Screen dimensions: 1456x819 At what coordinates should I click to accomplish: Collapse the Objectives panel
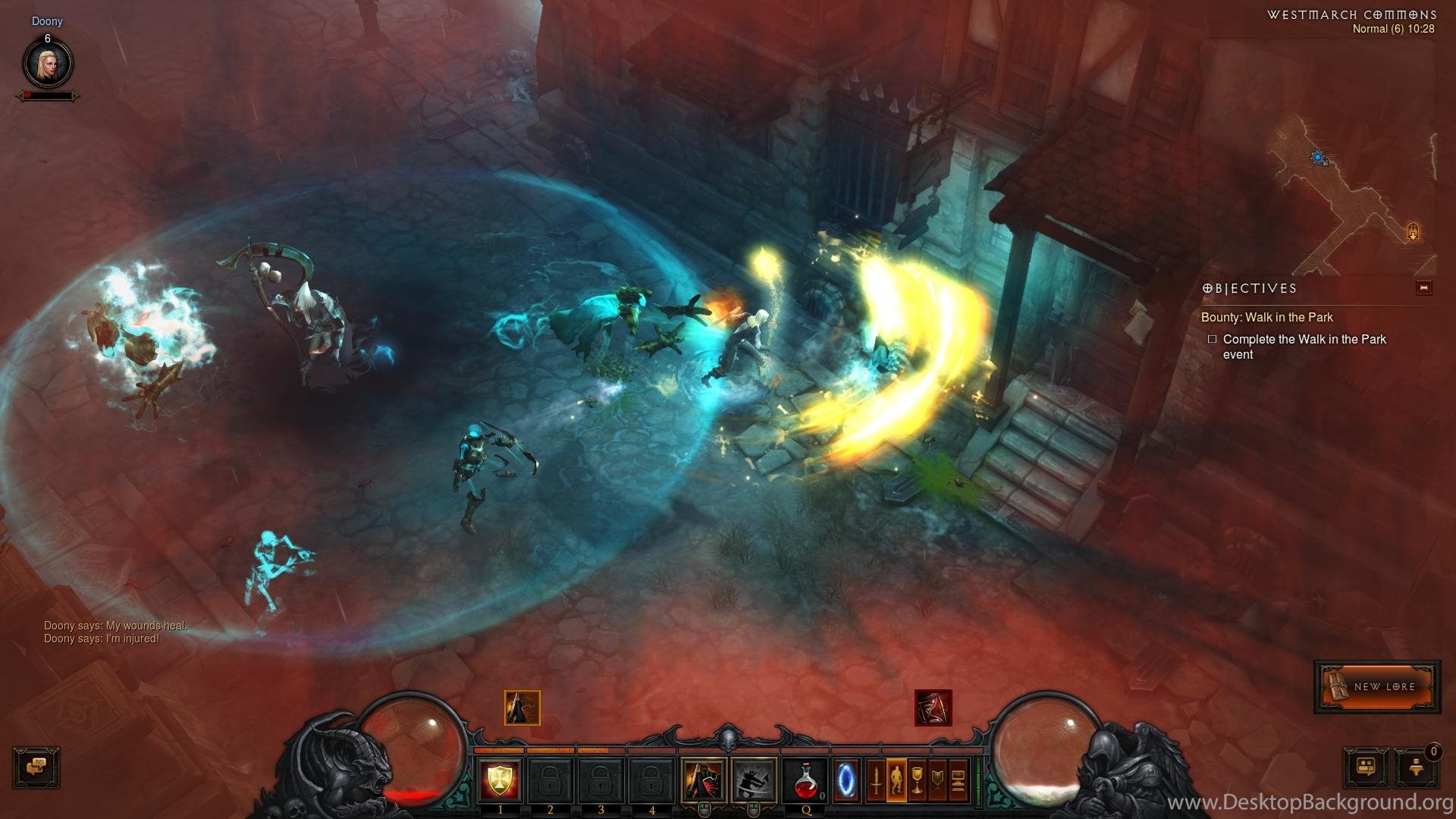click(x=1423, y=288)
